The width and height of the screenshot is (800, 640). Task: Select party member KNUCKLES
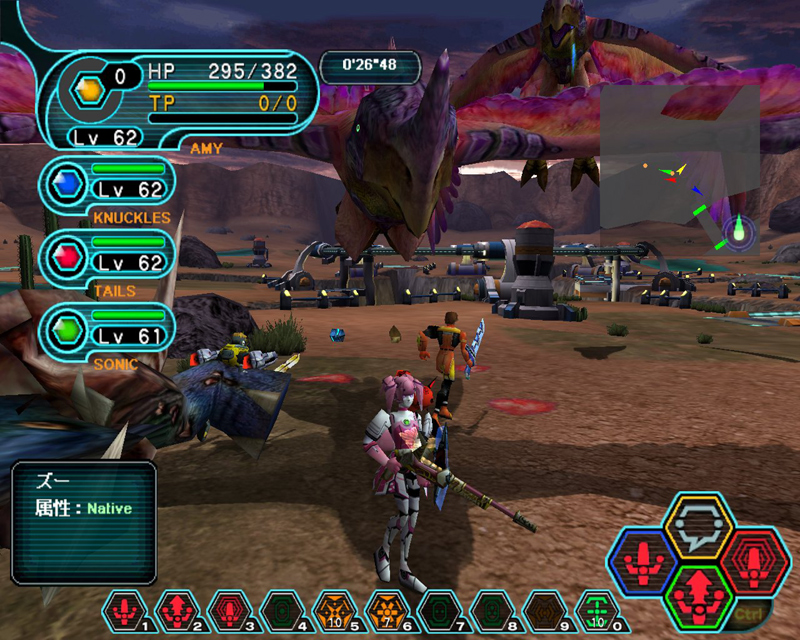(x=110, y=183)
